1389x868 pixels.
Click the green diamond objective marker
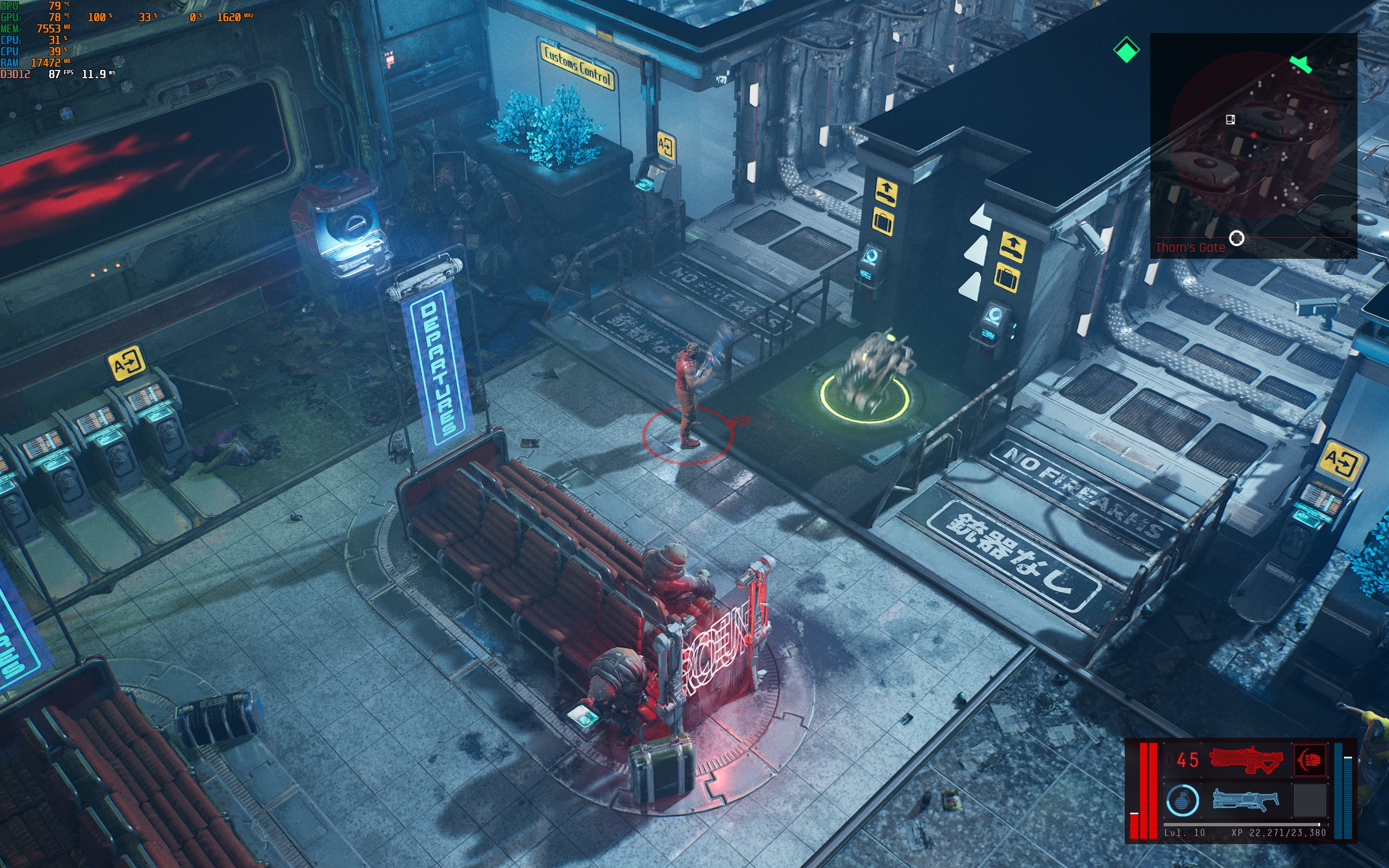click(1125, 50)
